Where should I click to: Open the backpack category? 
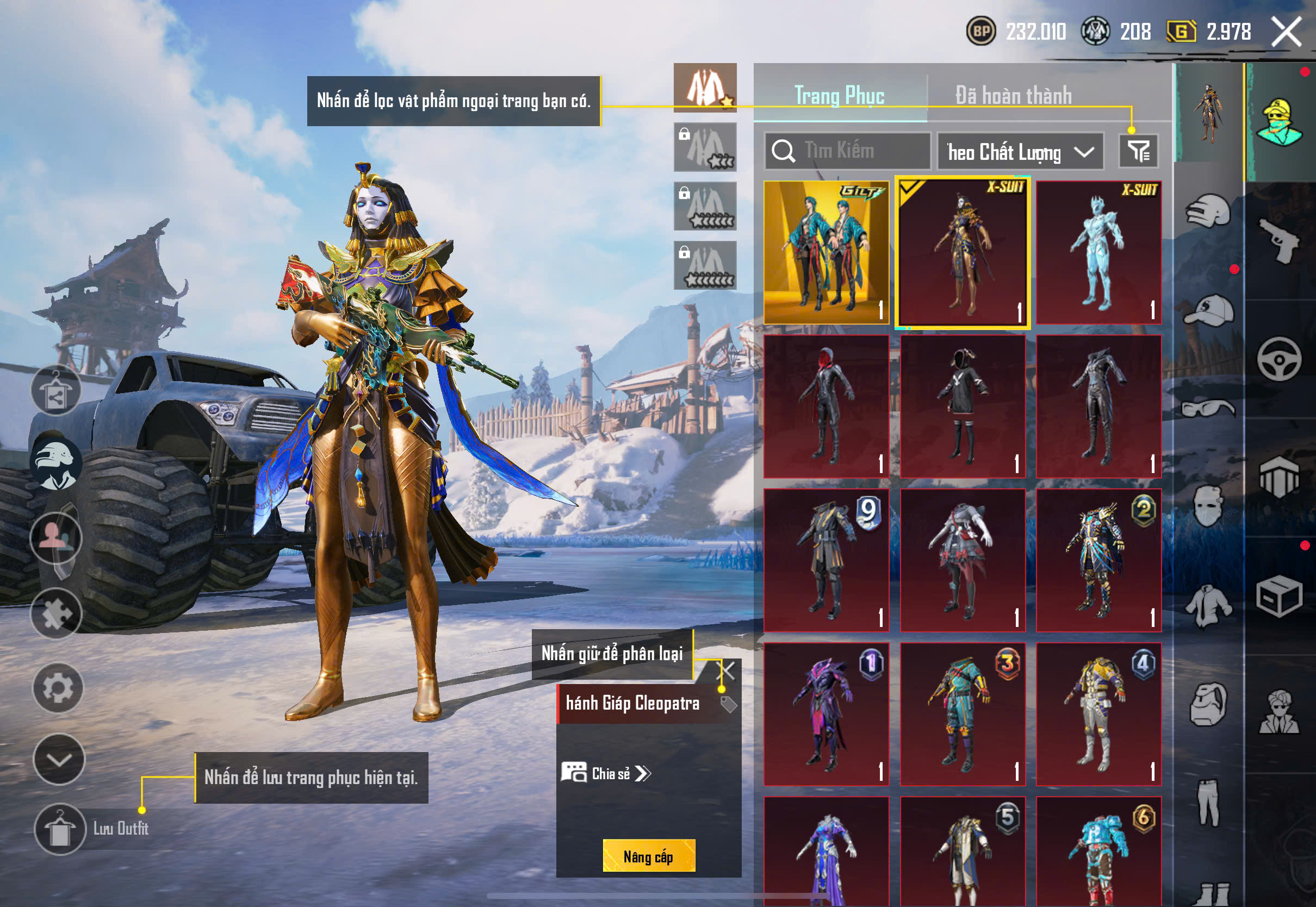1208,705
